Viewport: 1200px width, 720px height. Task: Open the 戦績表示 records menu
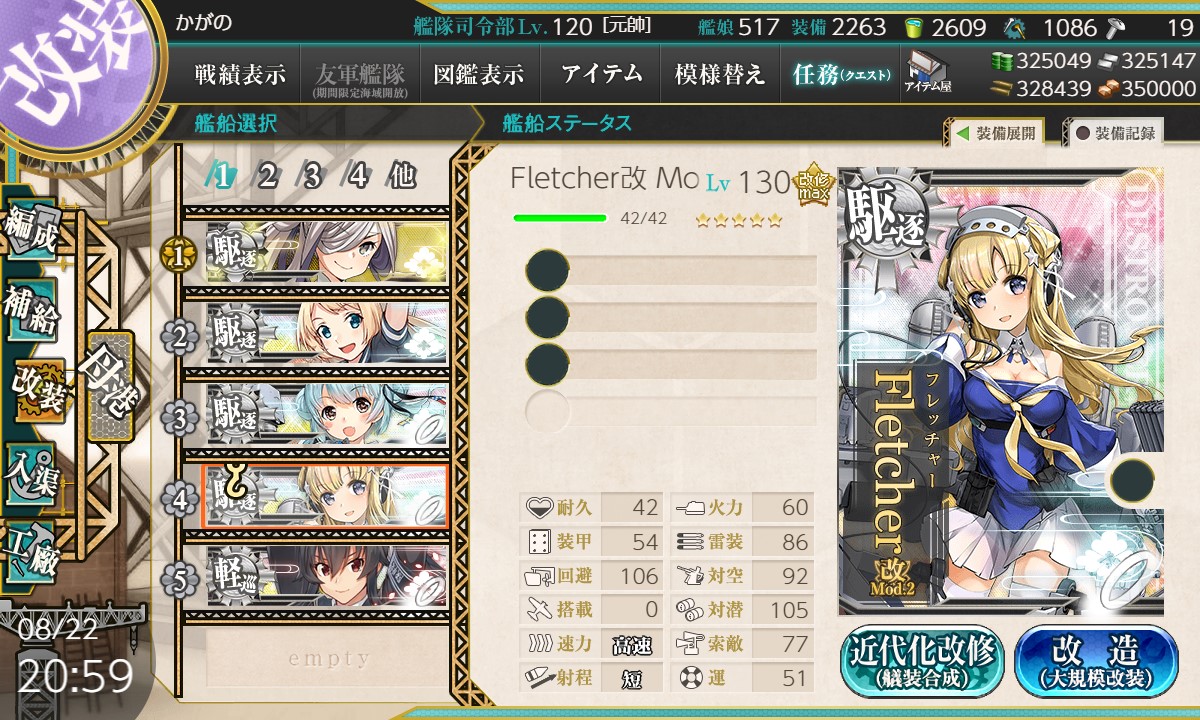(239, 74)
